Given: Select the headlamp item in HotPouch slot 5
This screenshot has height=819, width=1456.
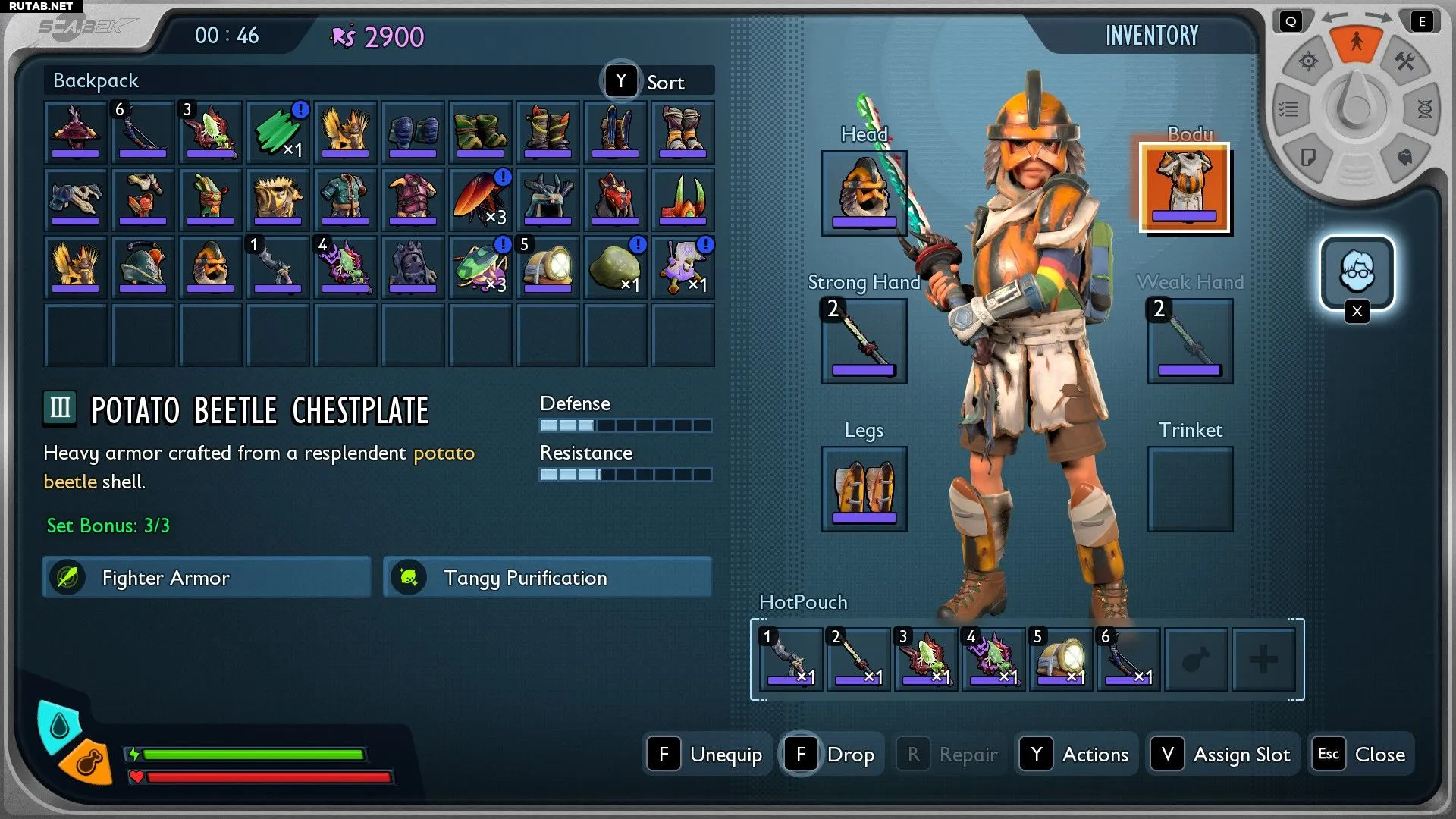Looking at the screenshot, I should [x=1060, y=658].
